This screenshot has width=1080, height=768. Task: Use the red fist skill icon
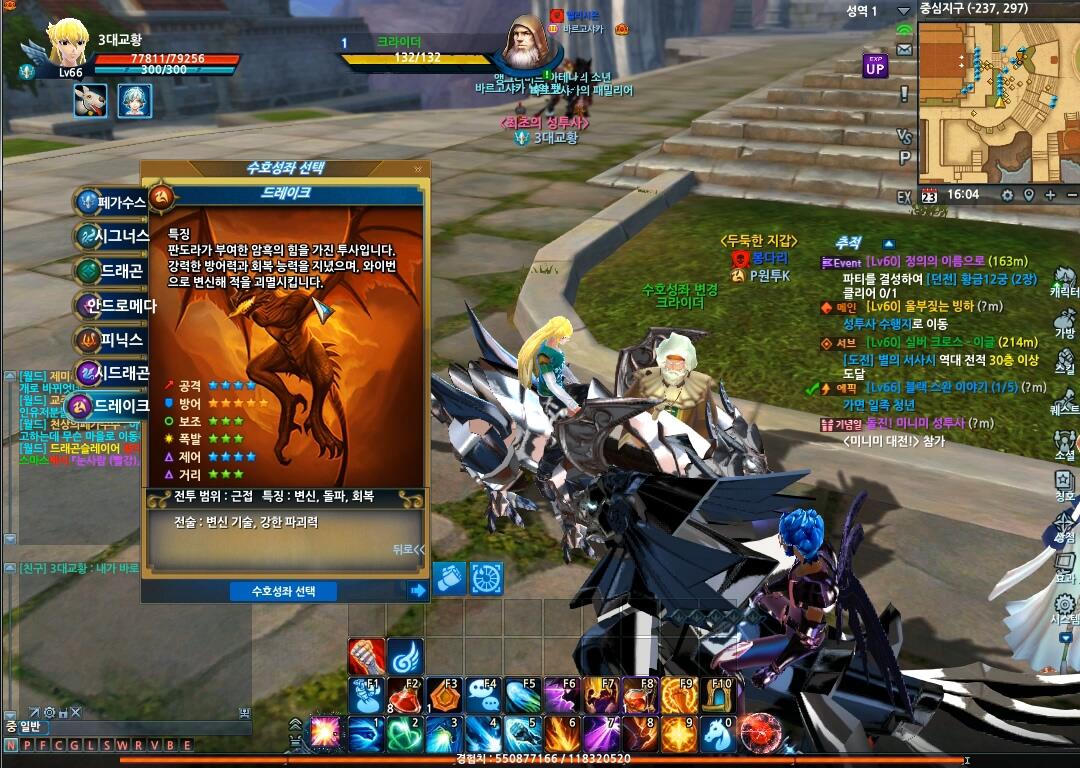(x=366, y=657)
